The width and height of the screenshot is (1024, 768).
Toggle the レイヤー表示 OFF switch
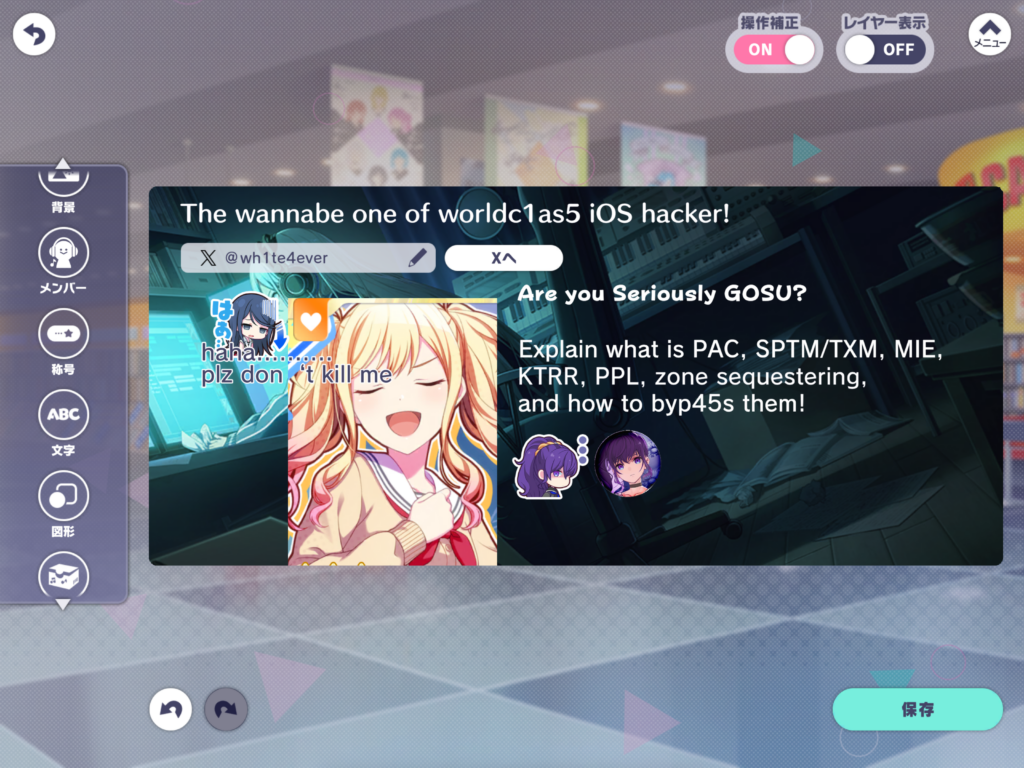[x=885, y=49]
